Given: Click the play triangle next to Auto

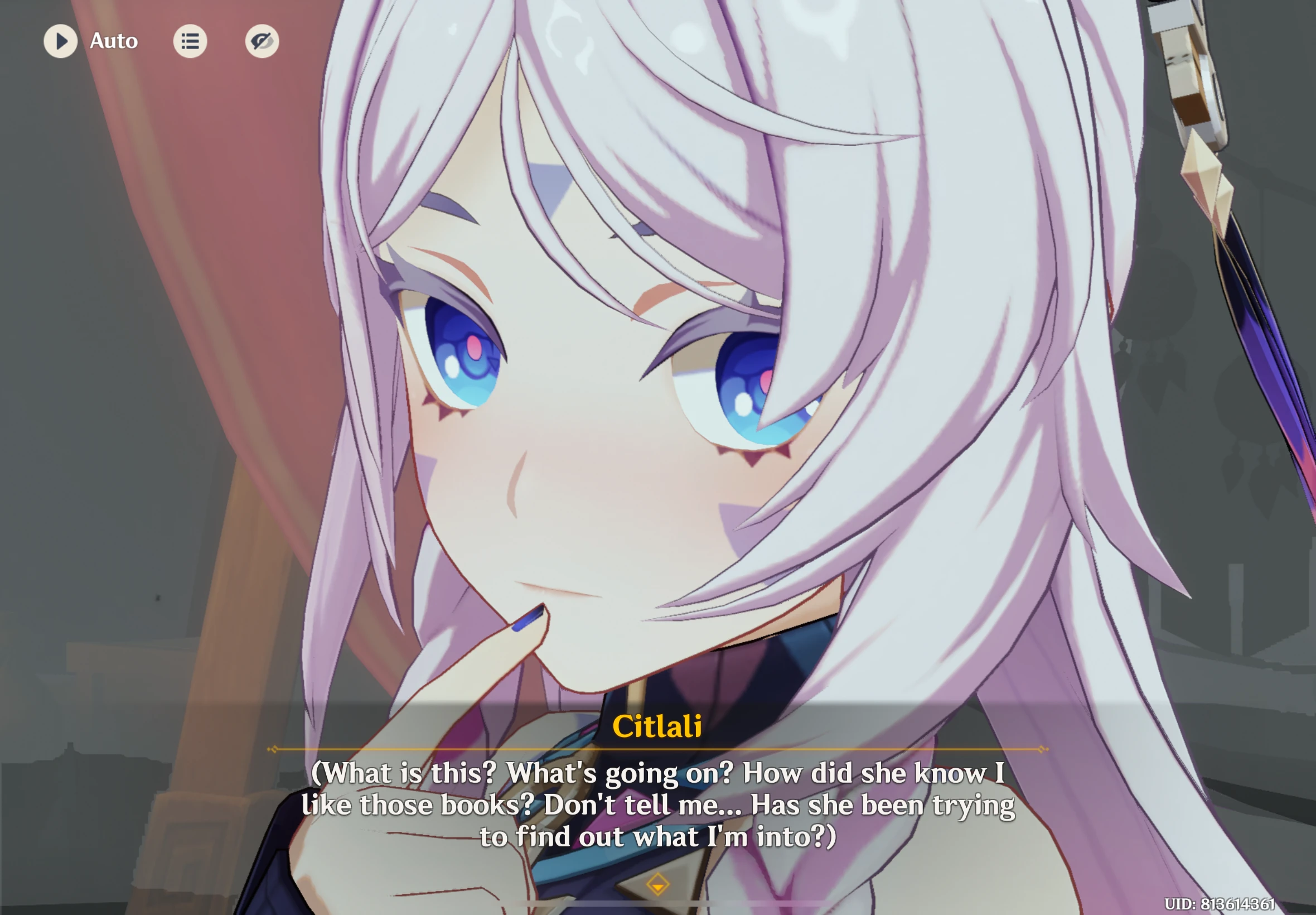Looking at the screenshot, I should click(61, 41).
